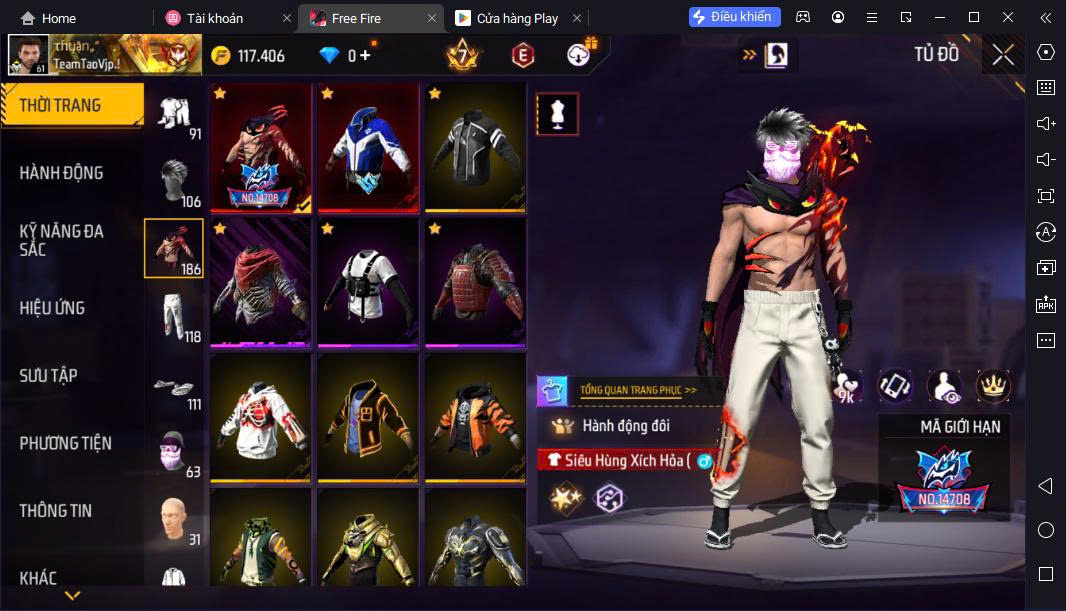The height and width of the screenshot is (611, 1066).
Task: Switch to the HÀNH ĐỘNG tab
Action: (62, 173)
